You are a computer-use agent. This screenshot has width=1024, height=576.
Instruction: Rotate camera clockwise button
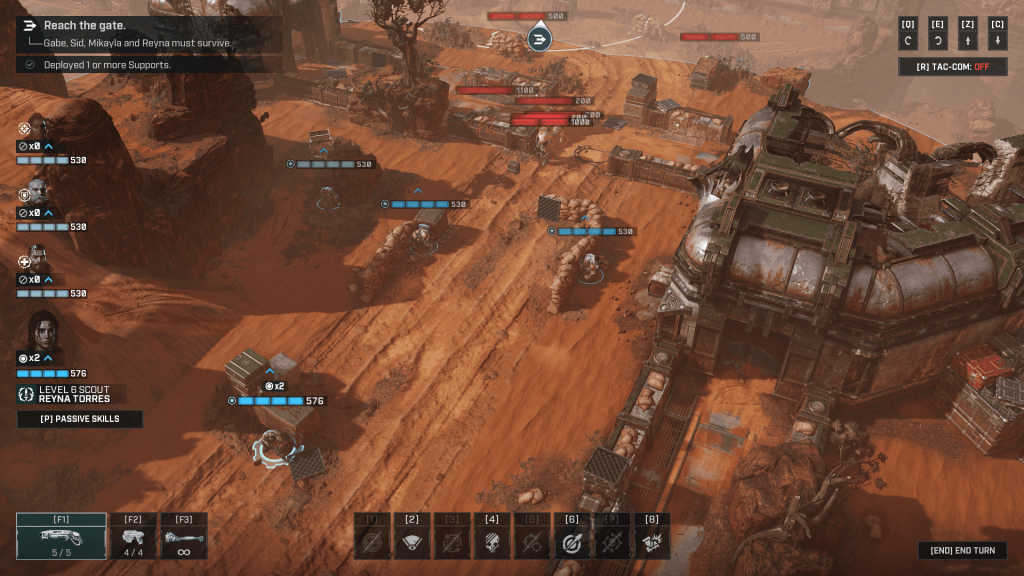(x=938, y=41)
